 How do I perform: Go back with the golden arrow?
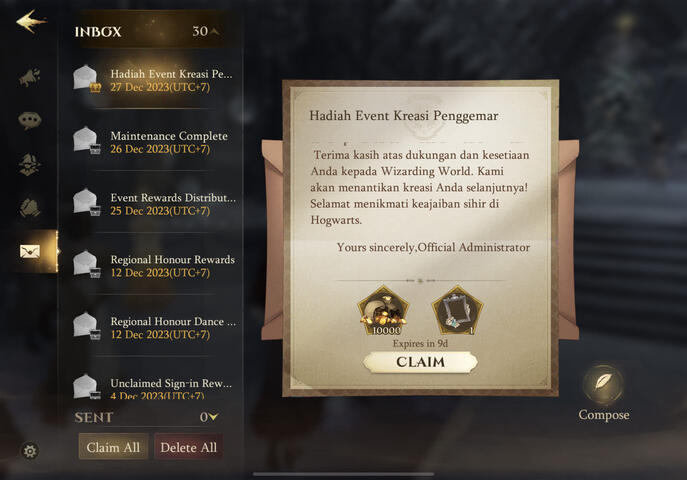(30, 21)
